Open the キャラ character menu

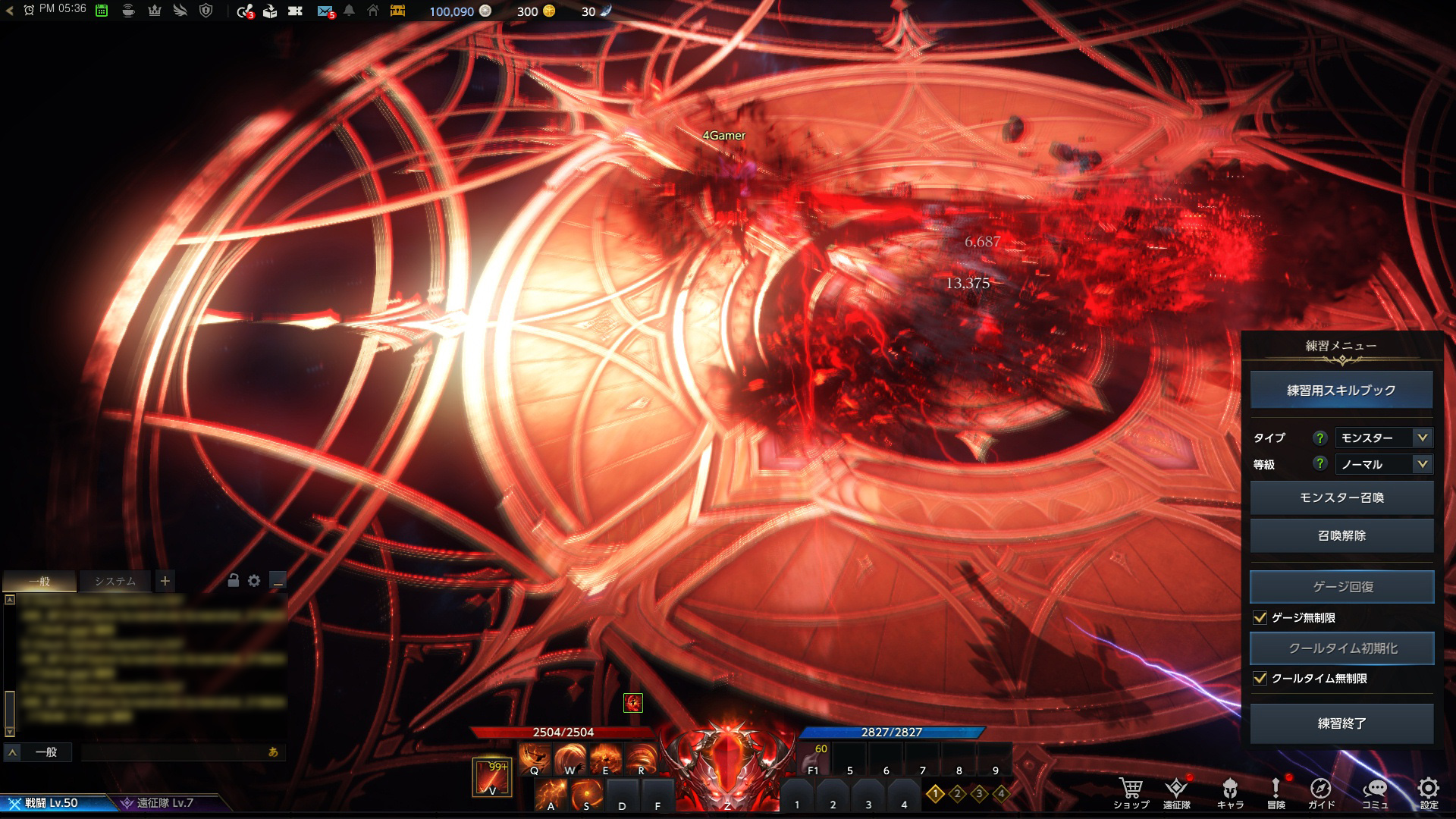click(x=1230, y=793)
